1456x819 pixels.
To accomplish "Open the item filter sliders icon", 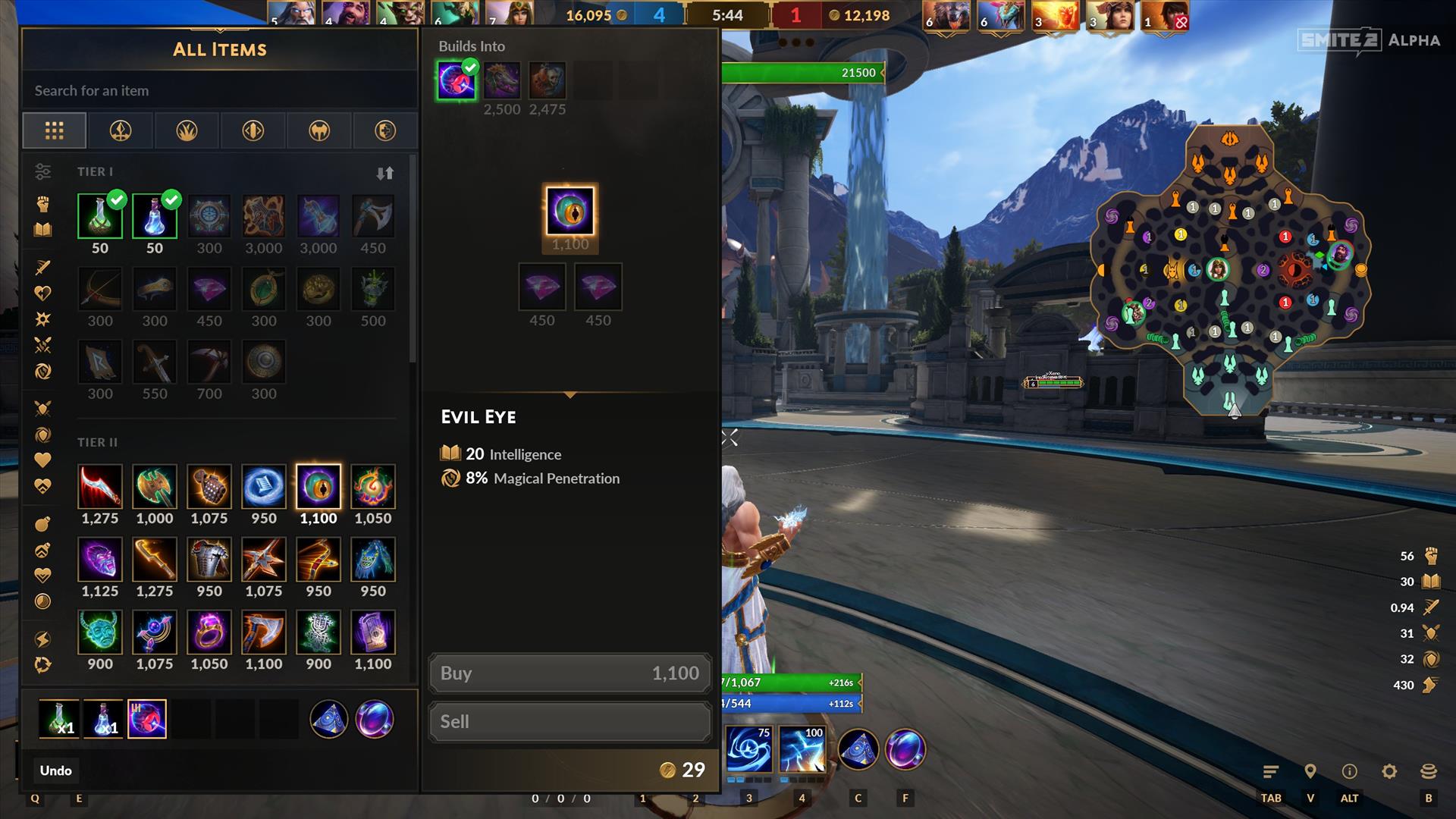I will 43,172.
